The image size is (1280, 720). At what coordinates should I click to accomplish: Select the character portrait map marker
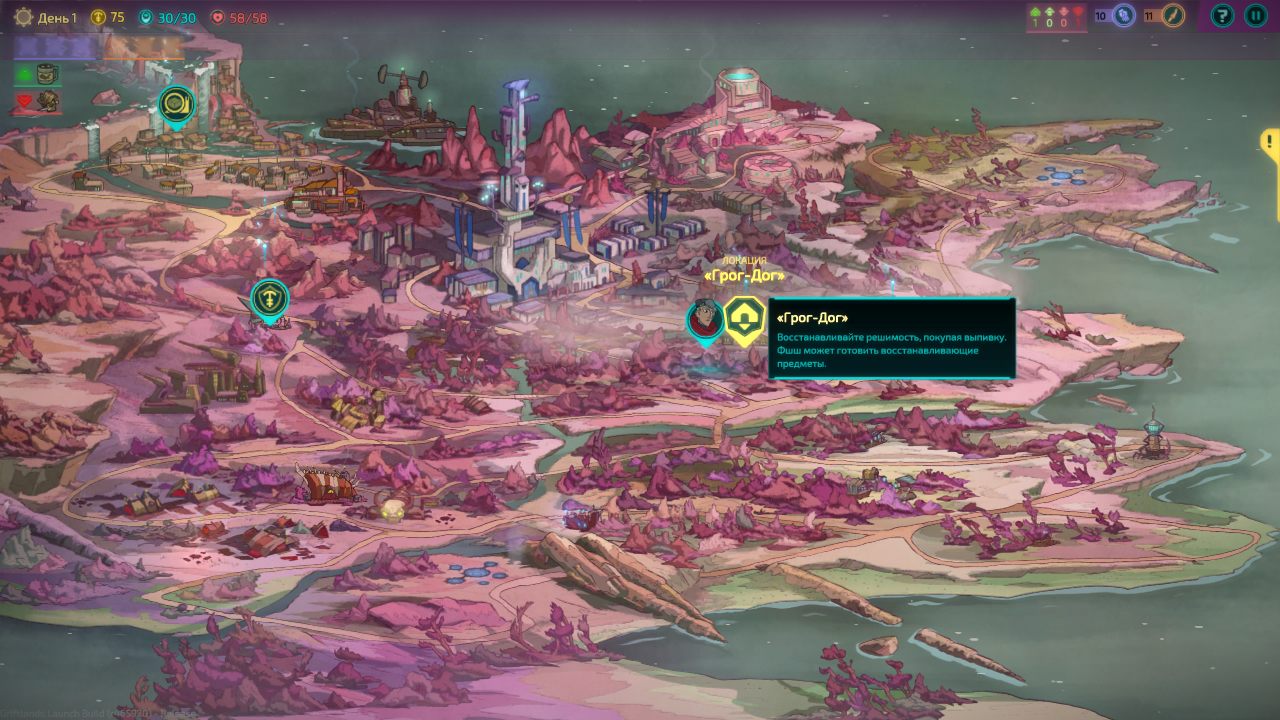point(705,320)
